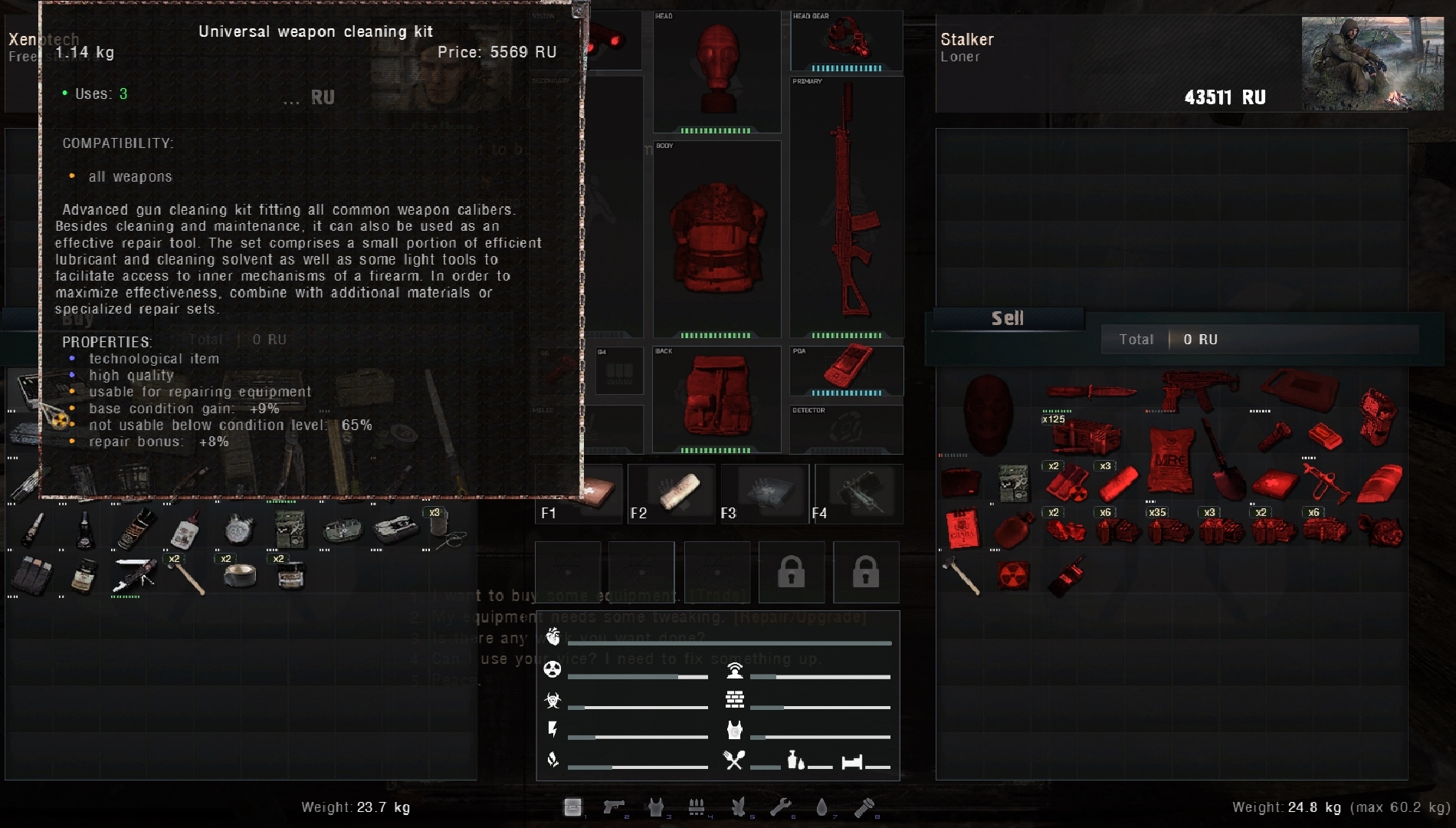Open the ammo filter with the bullets icon

click(696, 807)
